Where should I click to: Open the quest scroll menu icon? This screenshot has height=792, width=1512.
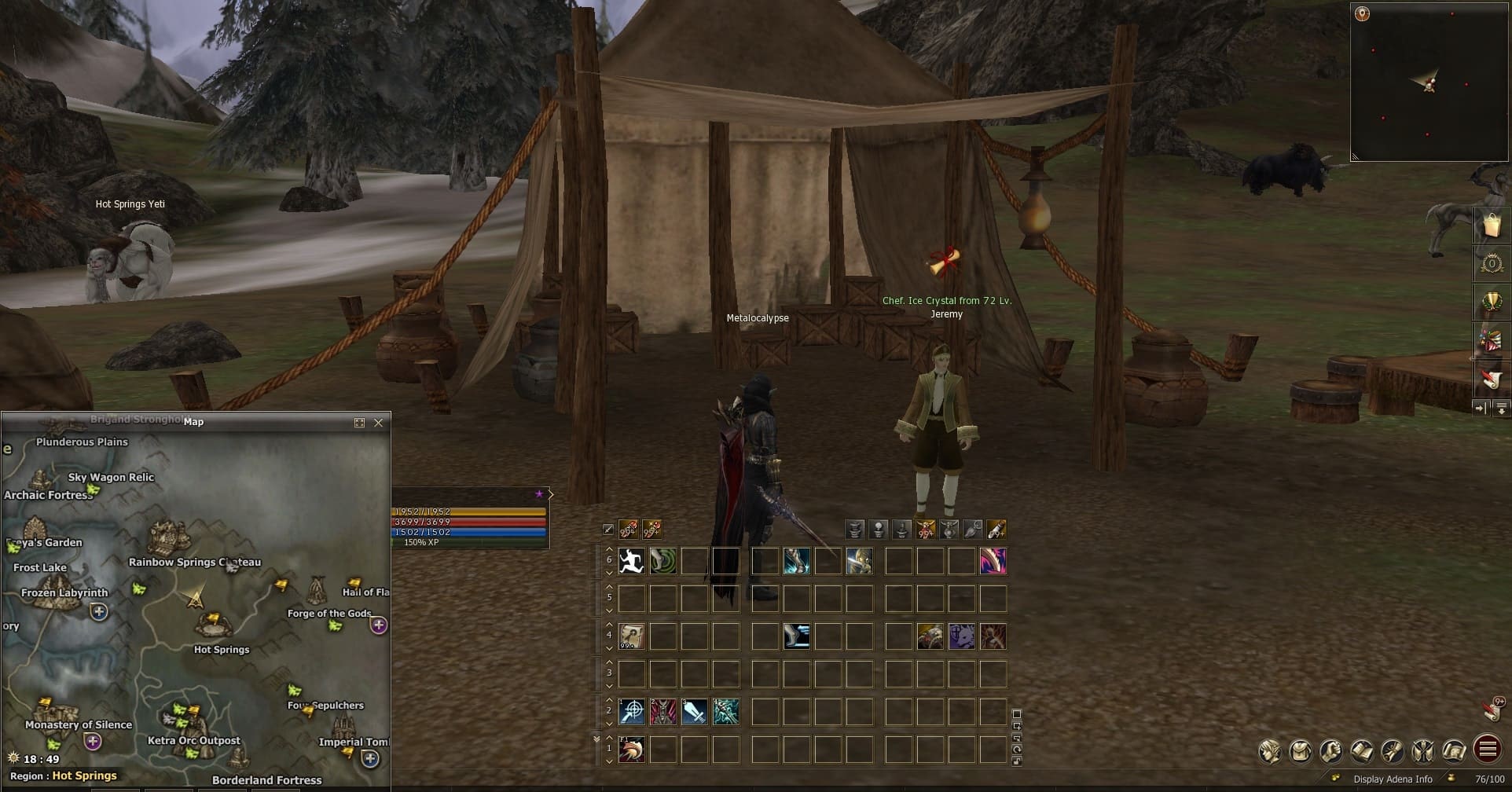(1393, 751)
